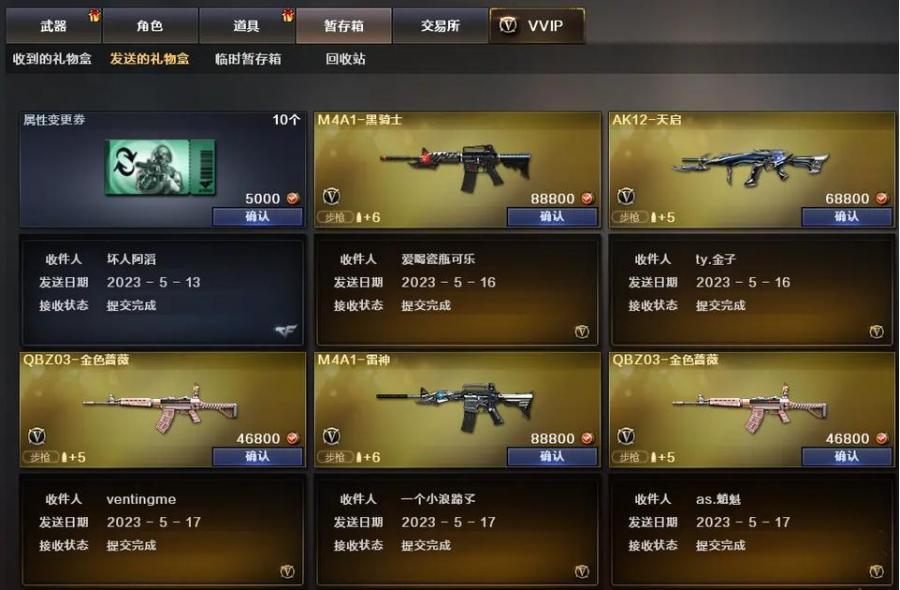This screenshot has height=590, width=900.
Task: Open the VVIP tab
Action: tap(537, 26)
